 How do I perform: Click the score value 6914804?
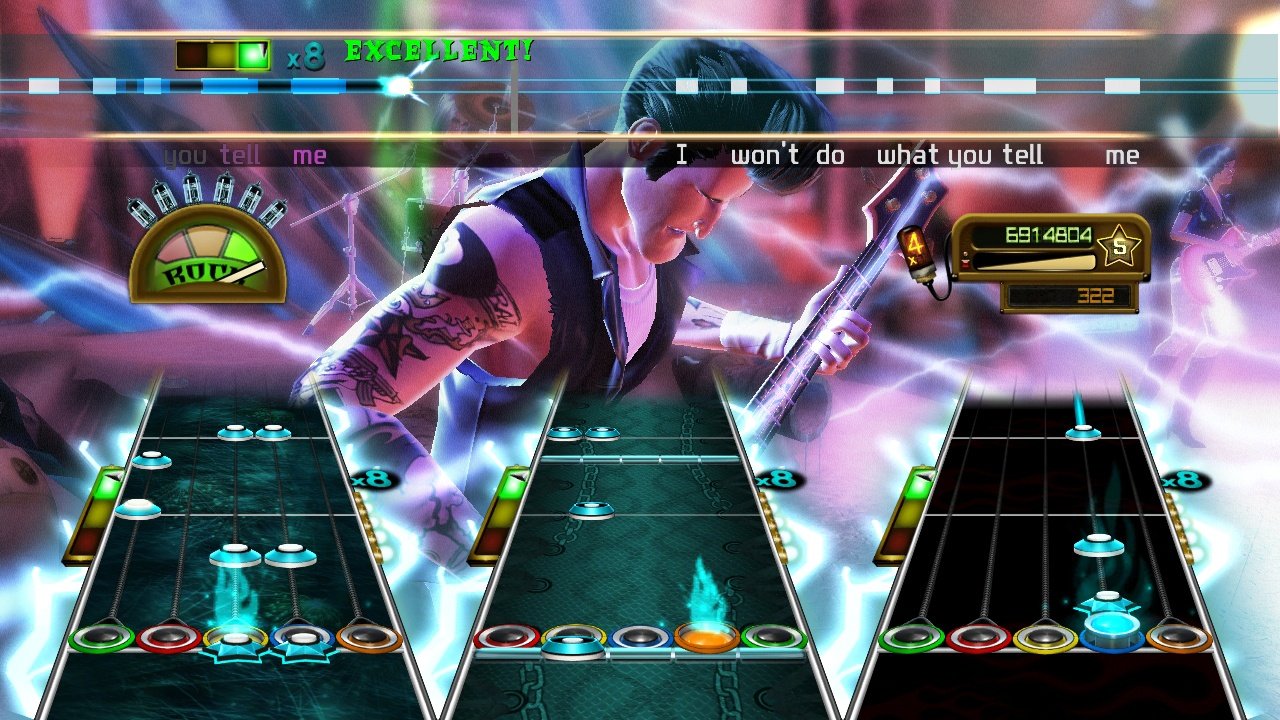click(1050, 232)
